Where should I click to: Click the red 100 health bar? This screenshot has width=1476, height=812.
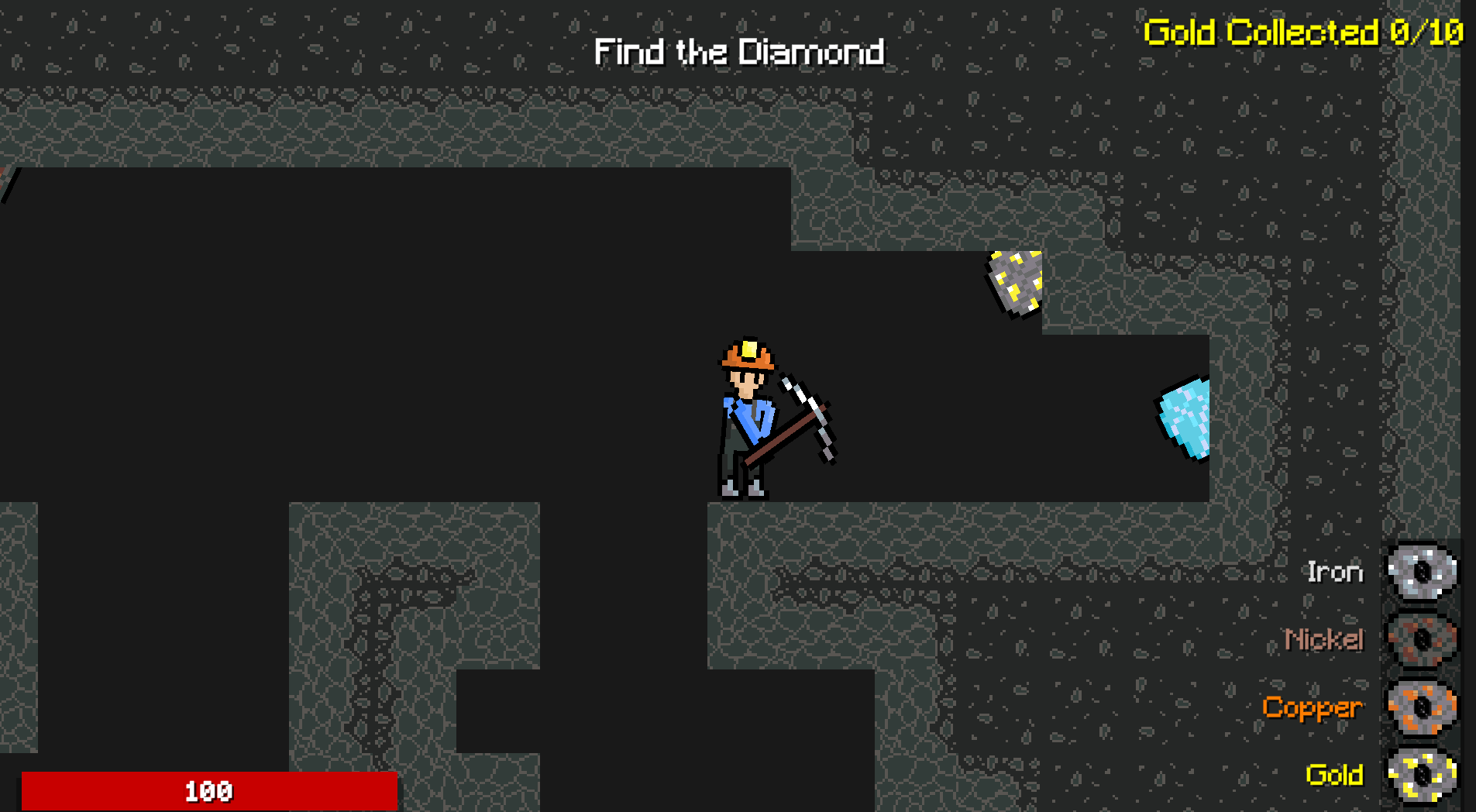pyautogui.click(x=209, y=792)
